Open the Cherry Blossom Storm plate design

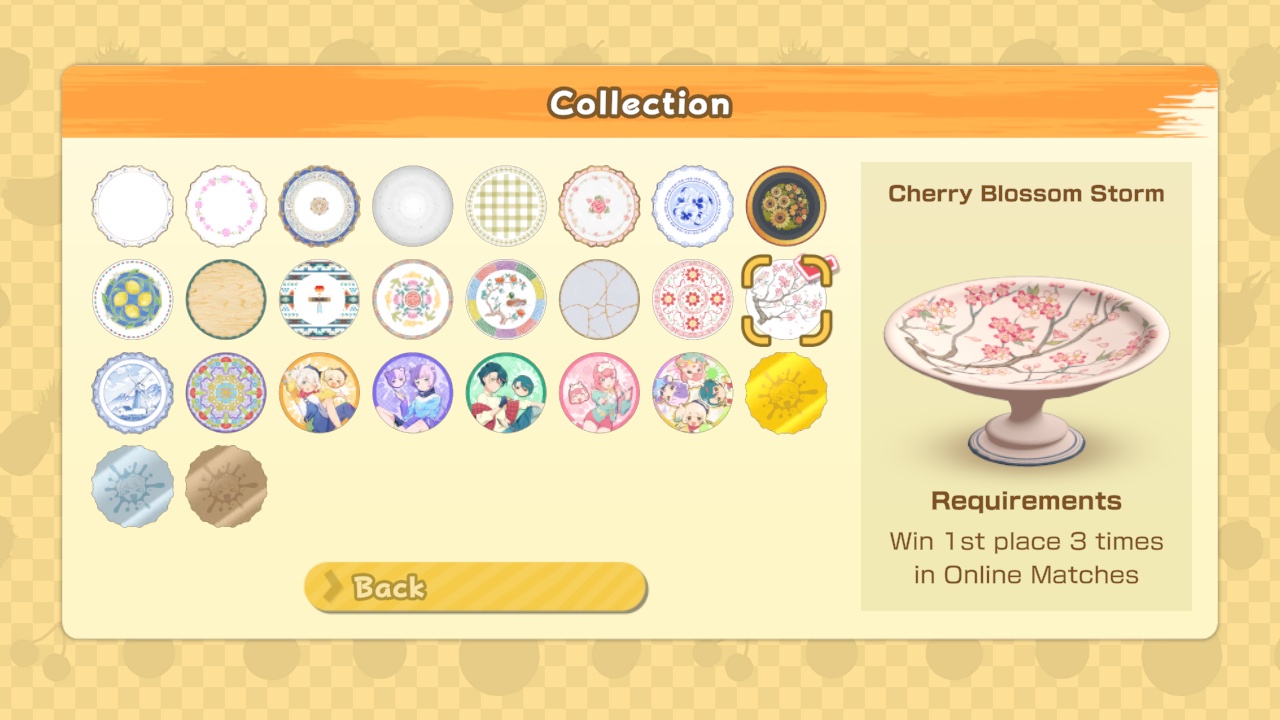click(786, 299)
